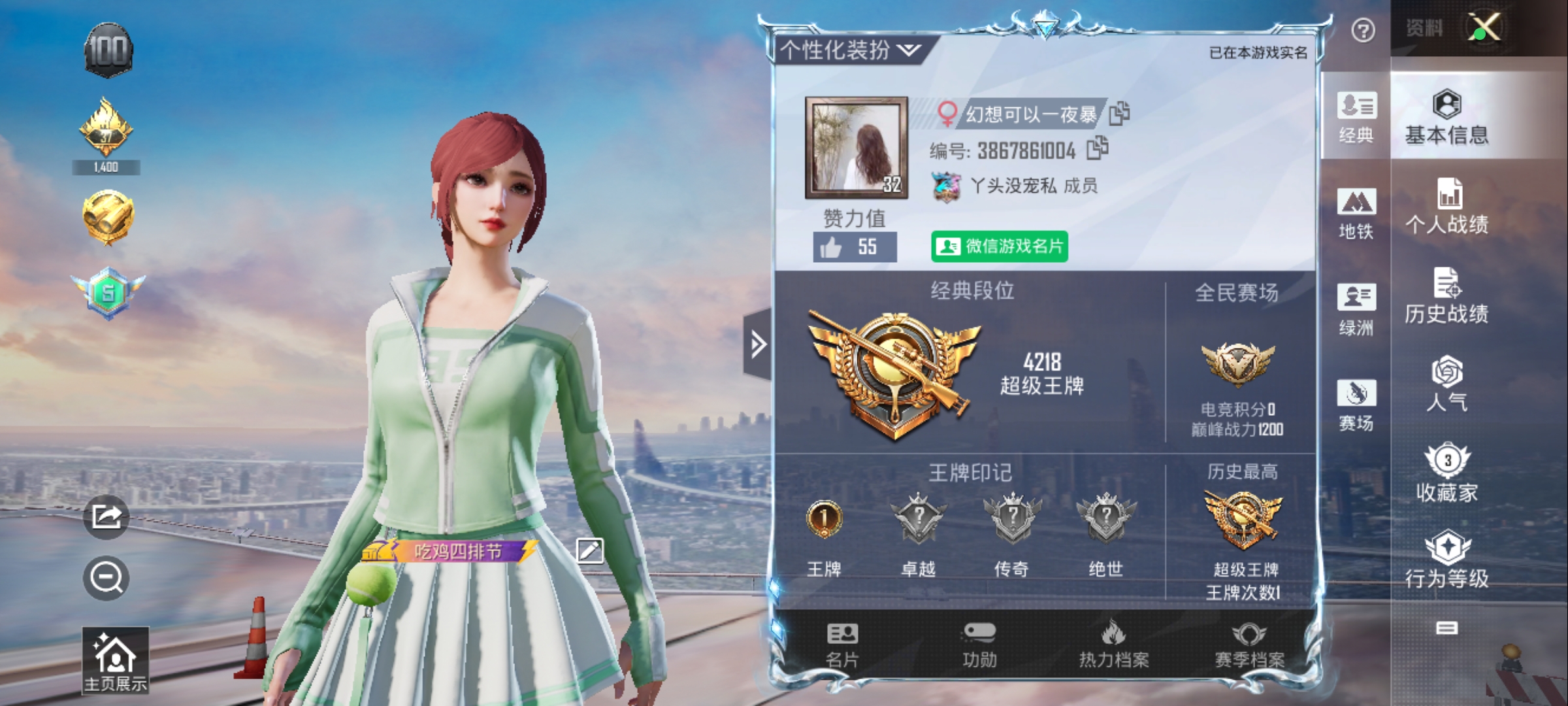Open the 绿洲 mode stats panel
Image resolution: width=1568 pixels, height=706 pixels.
pos(1356,307)
